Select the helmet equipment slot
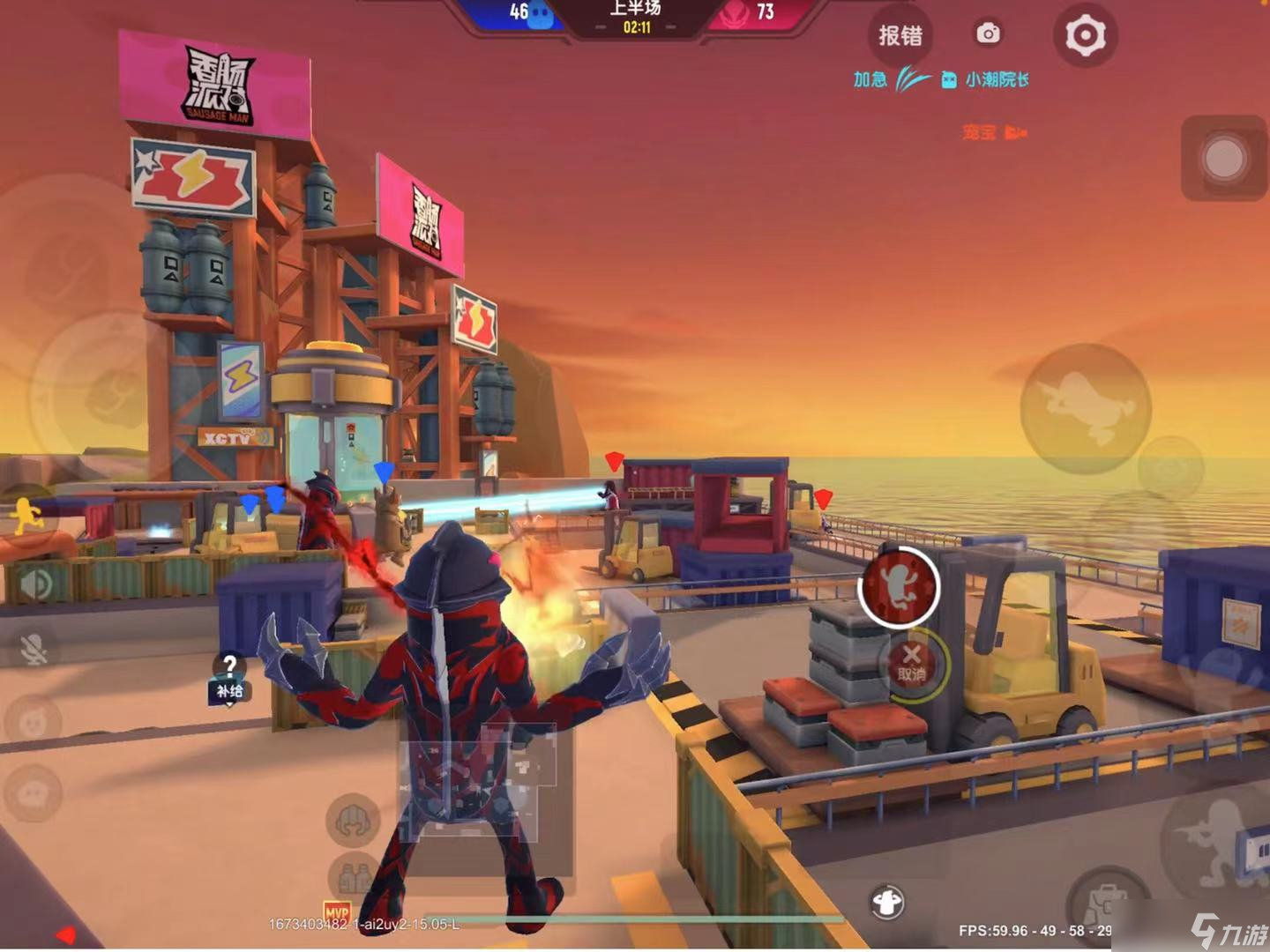 [x=353, y=820]
